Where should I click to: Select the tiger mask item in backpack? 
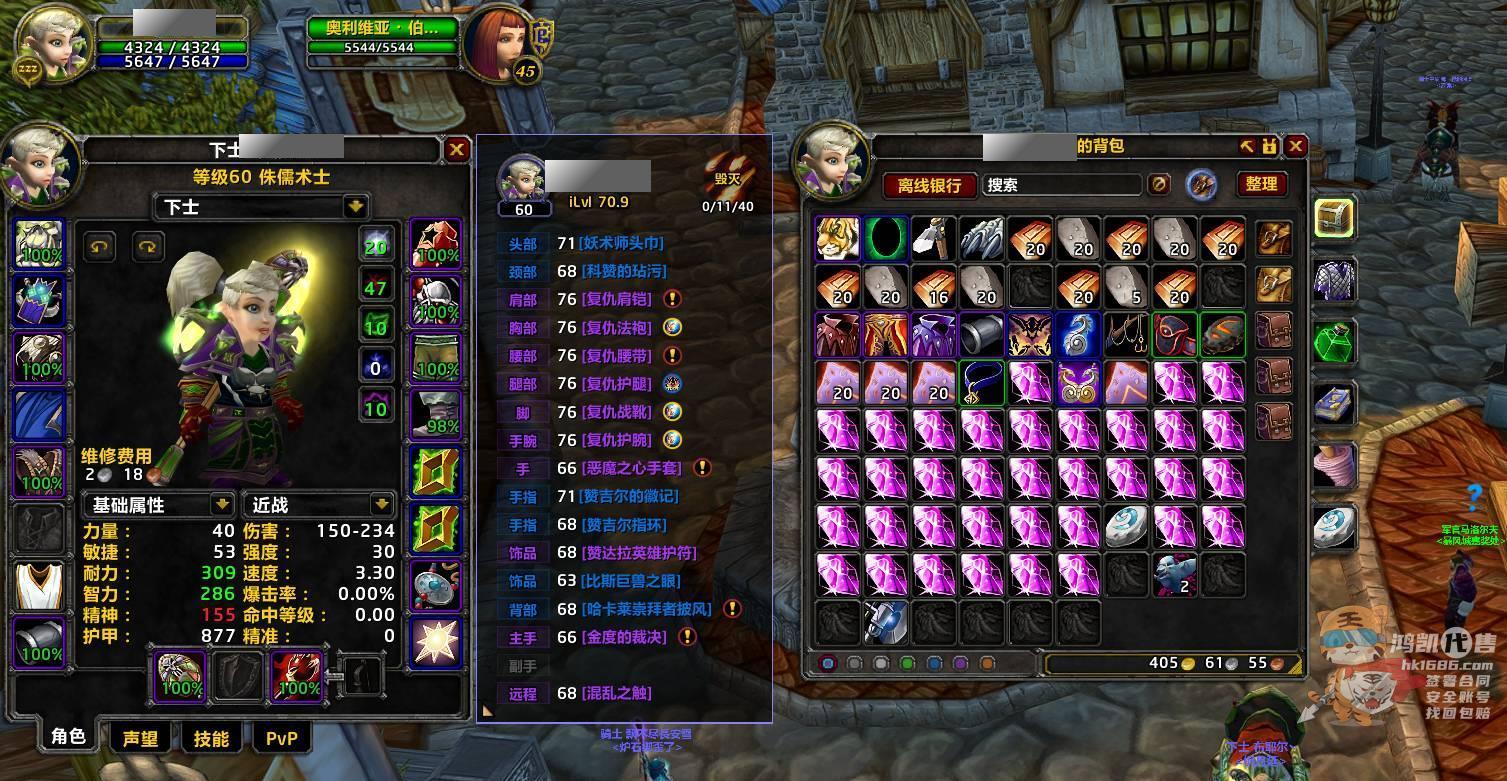point(838,238)
